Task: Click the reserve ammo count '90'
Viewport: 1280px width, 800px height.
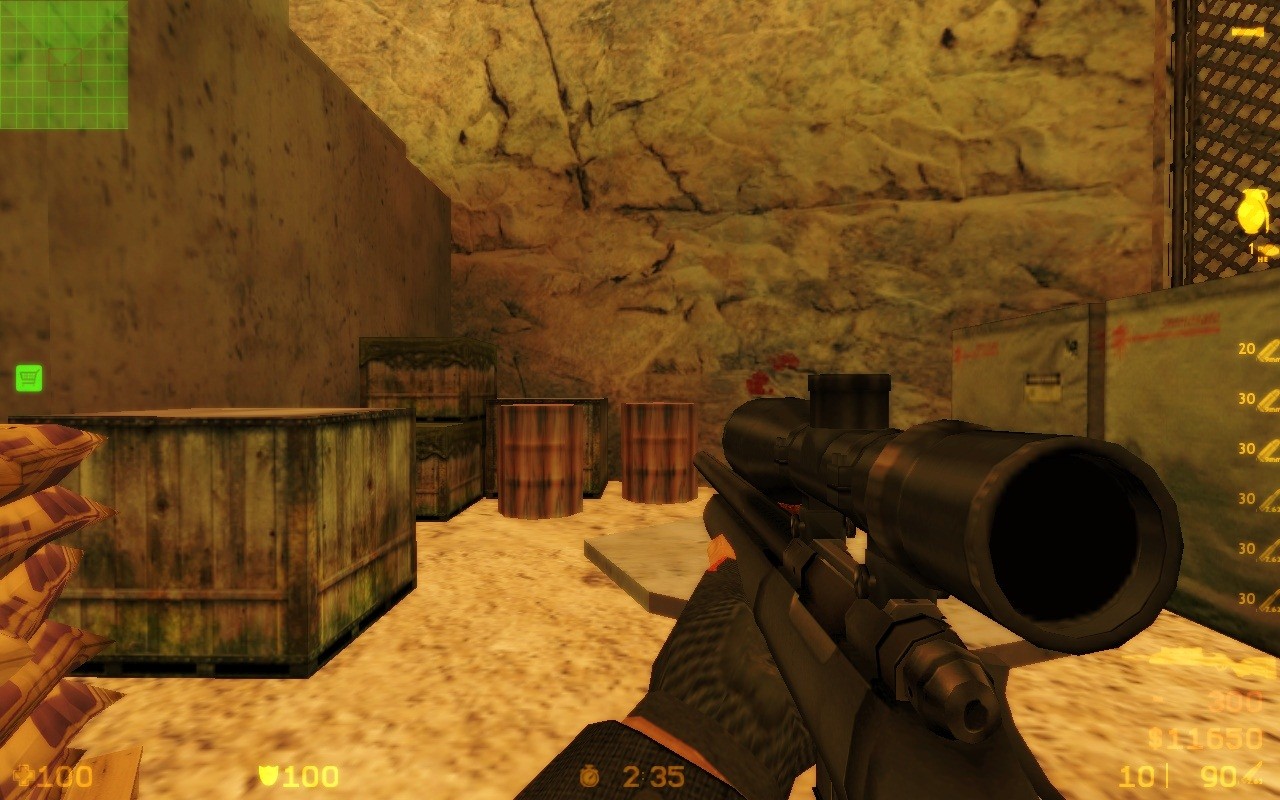Action: [x=1219, y=775]
